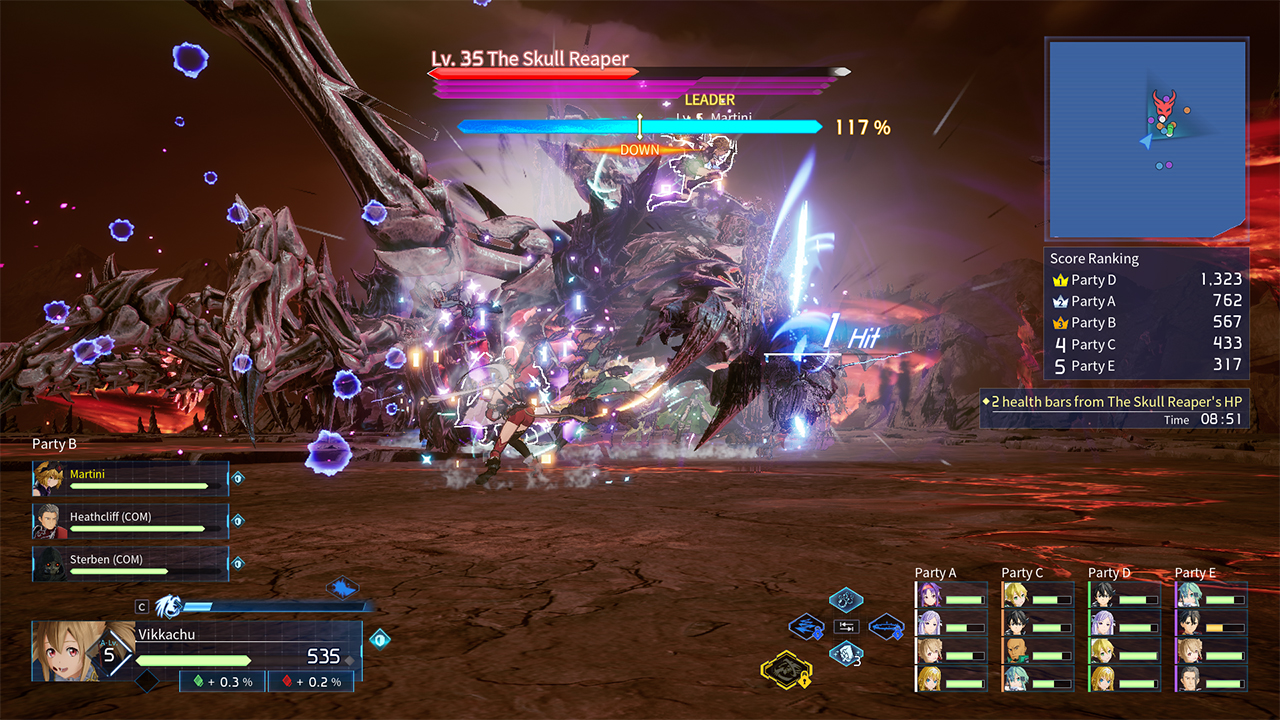This screenshot has height=720, width=1280.
Task: Select the bald dark-skinned member in Party C
Action: coord(1037,651)
